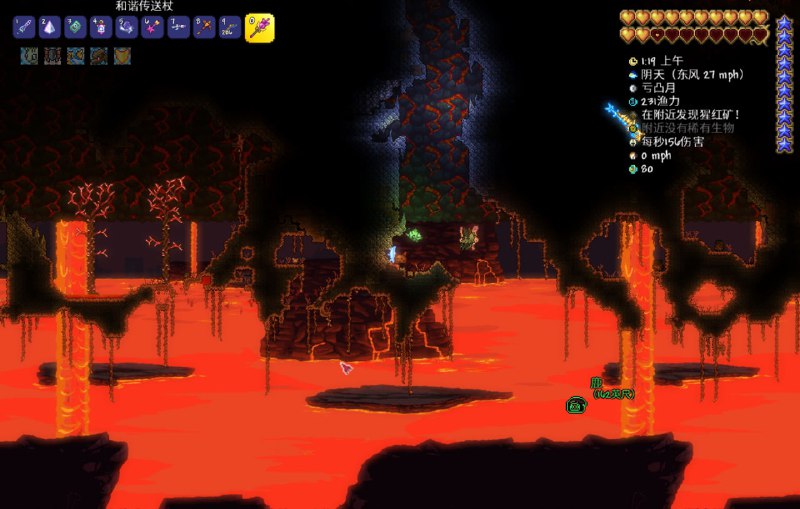Select the orange tool in hotbar slot 8

click(x=204, y=27)
